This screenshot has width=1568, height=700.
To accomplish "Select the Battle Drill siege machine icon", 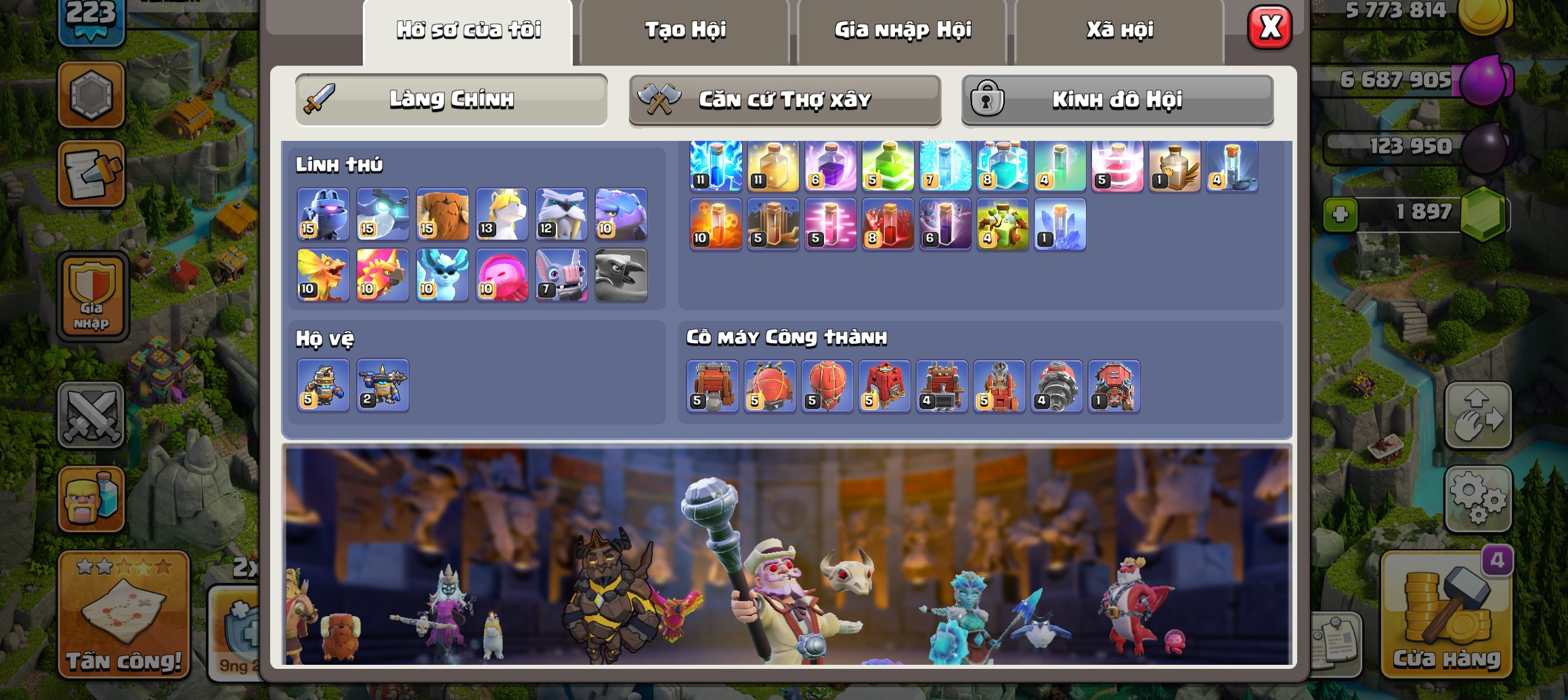I will click(x=1056, y=386).
